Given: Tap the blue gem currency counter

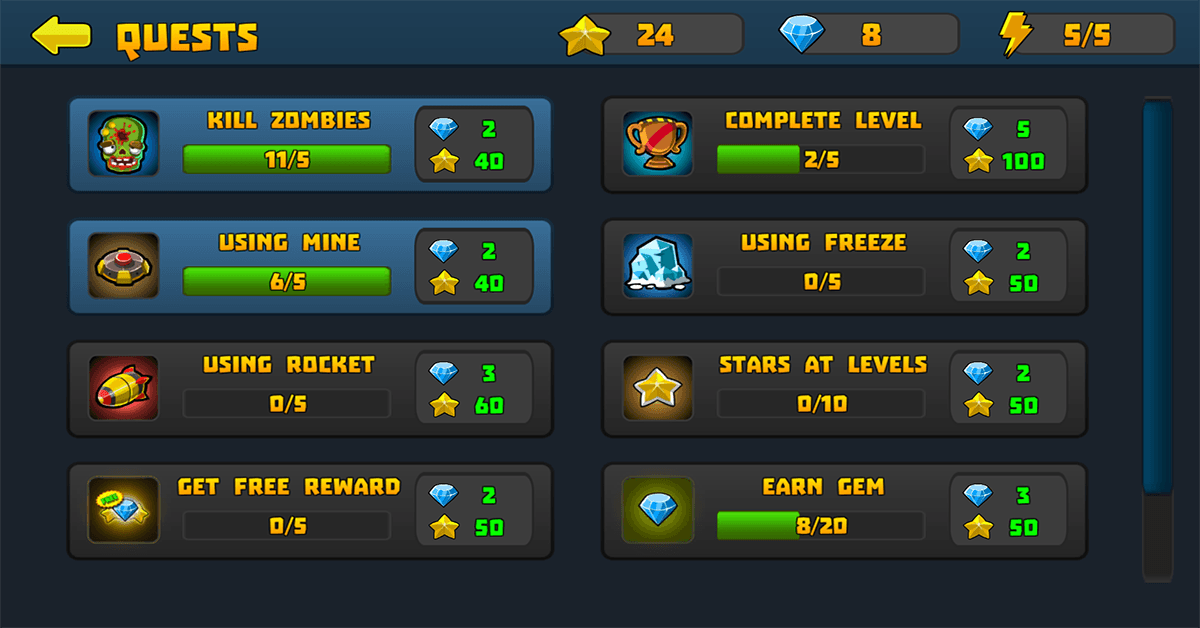Looking at the screenshot, I should coord(866,36).
